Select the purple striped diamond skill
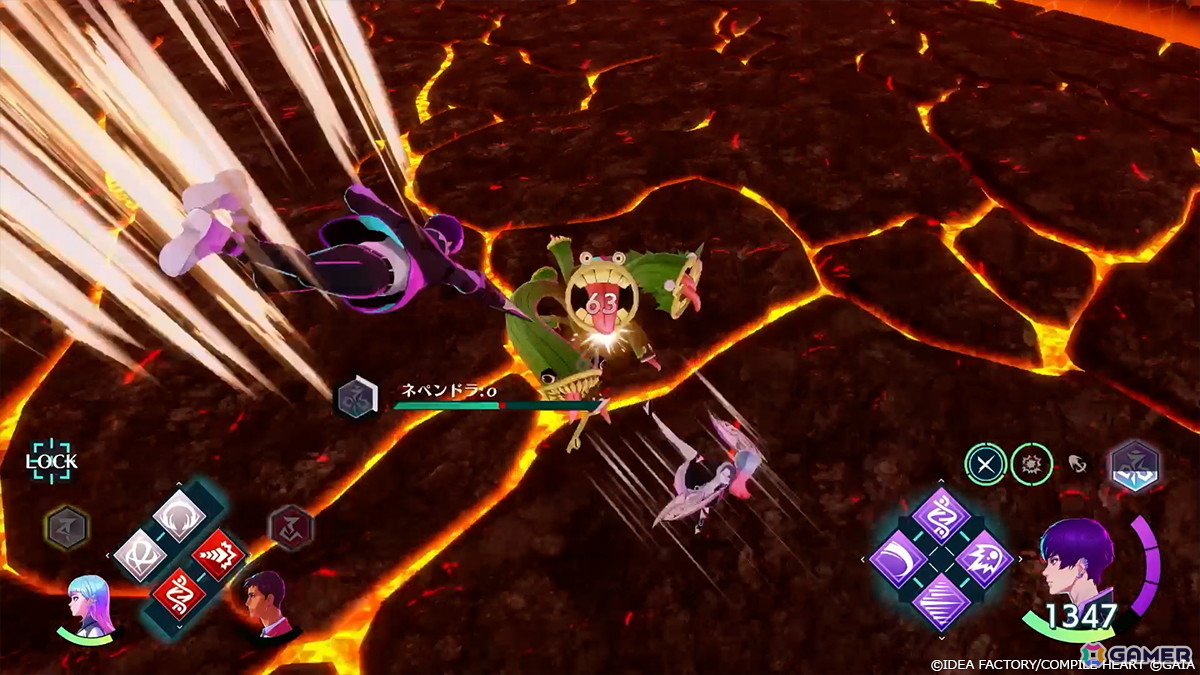 [941, 602]
